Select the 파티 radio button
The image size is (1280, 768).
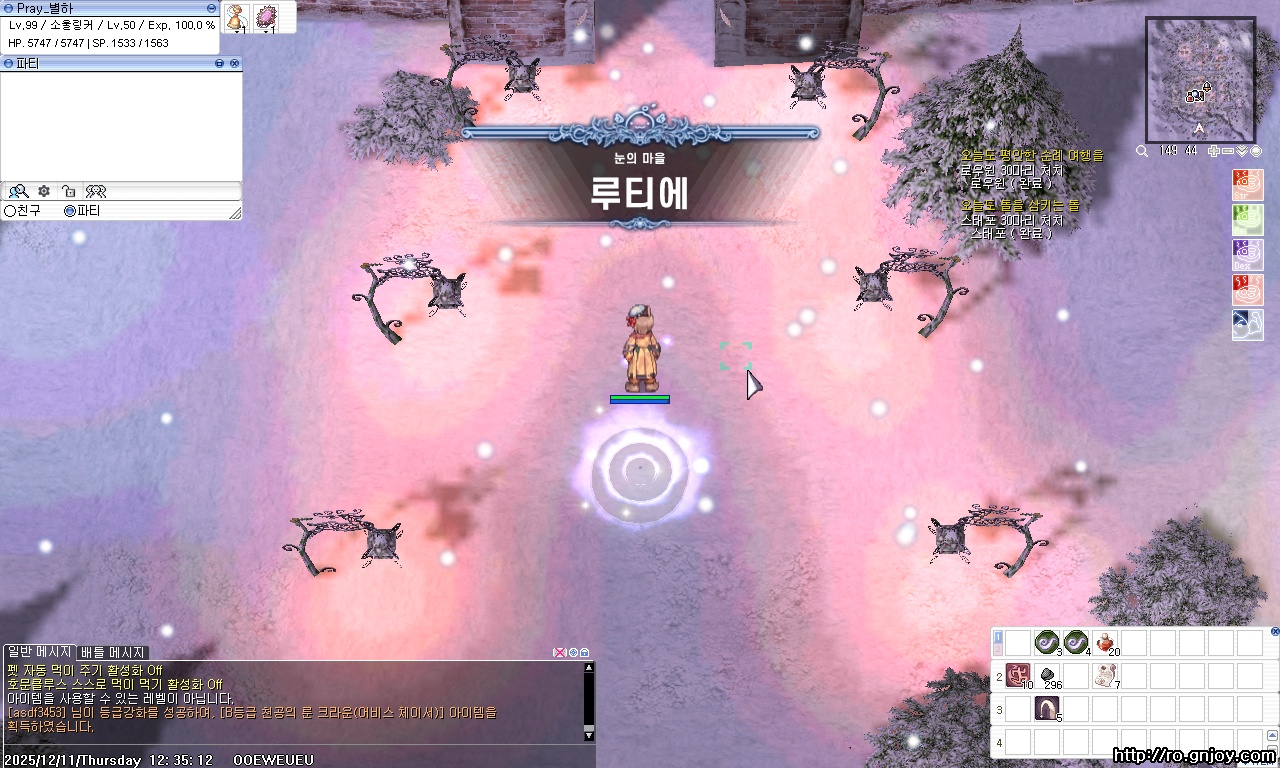click(x=70, y=211)
